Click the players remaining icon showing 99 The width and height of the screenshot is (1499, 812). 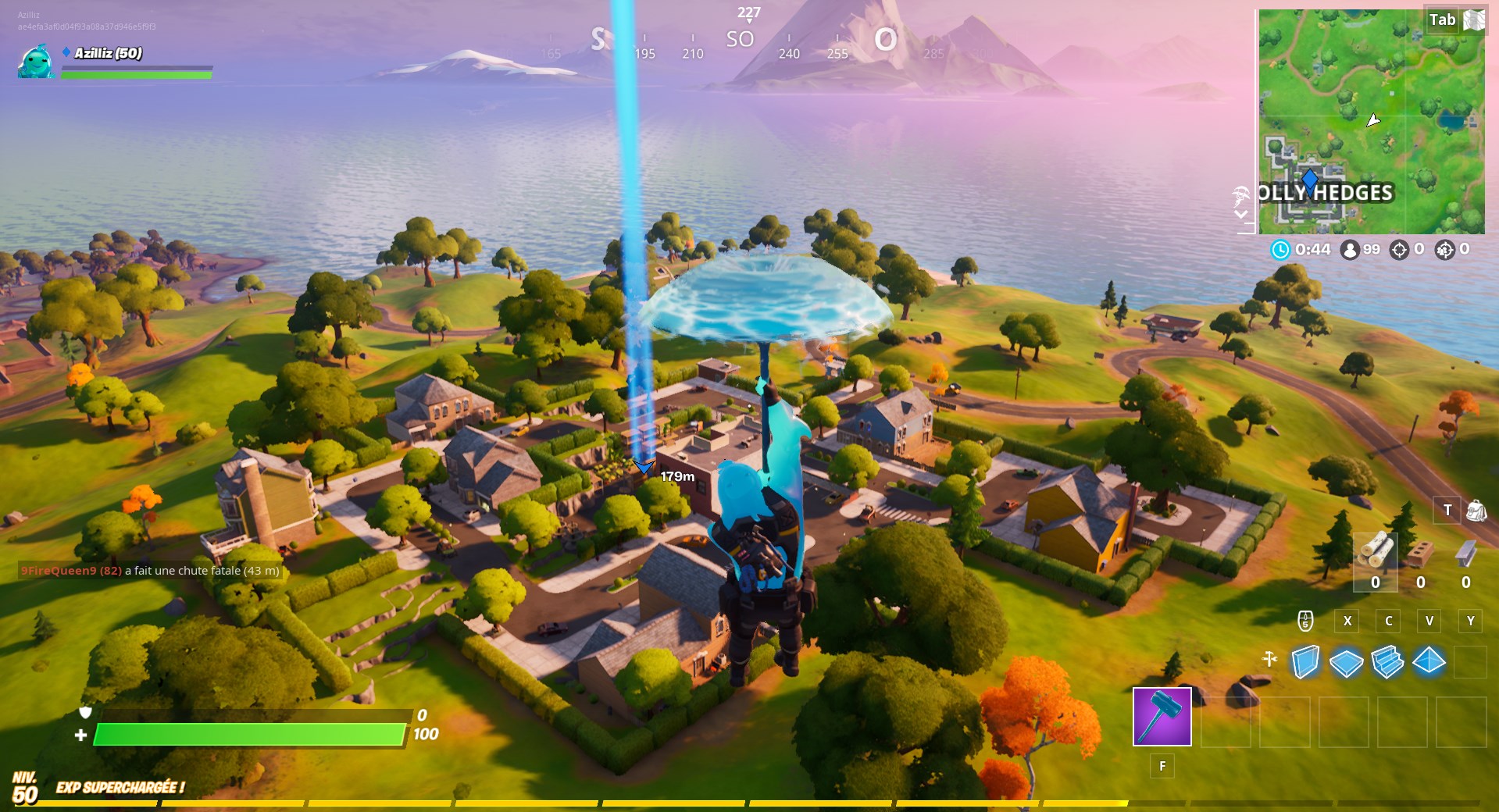click(1351, 251)
